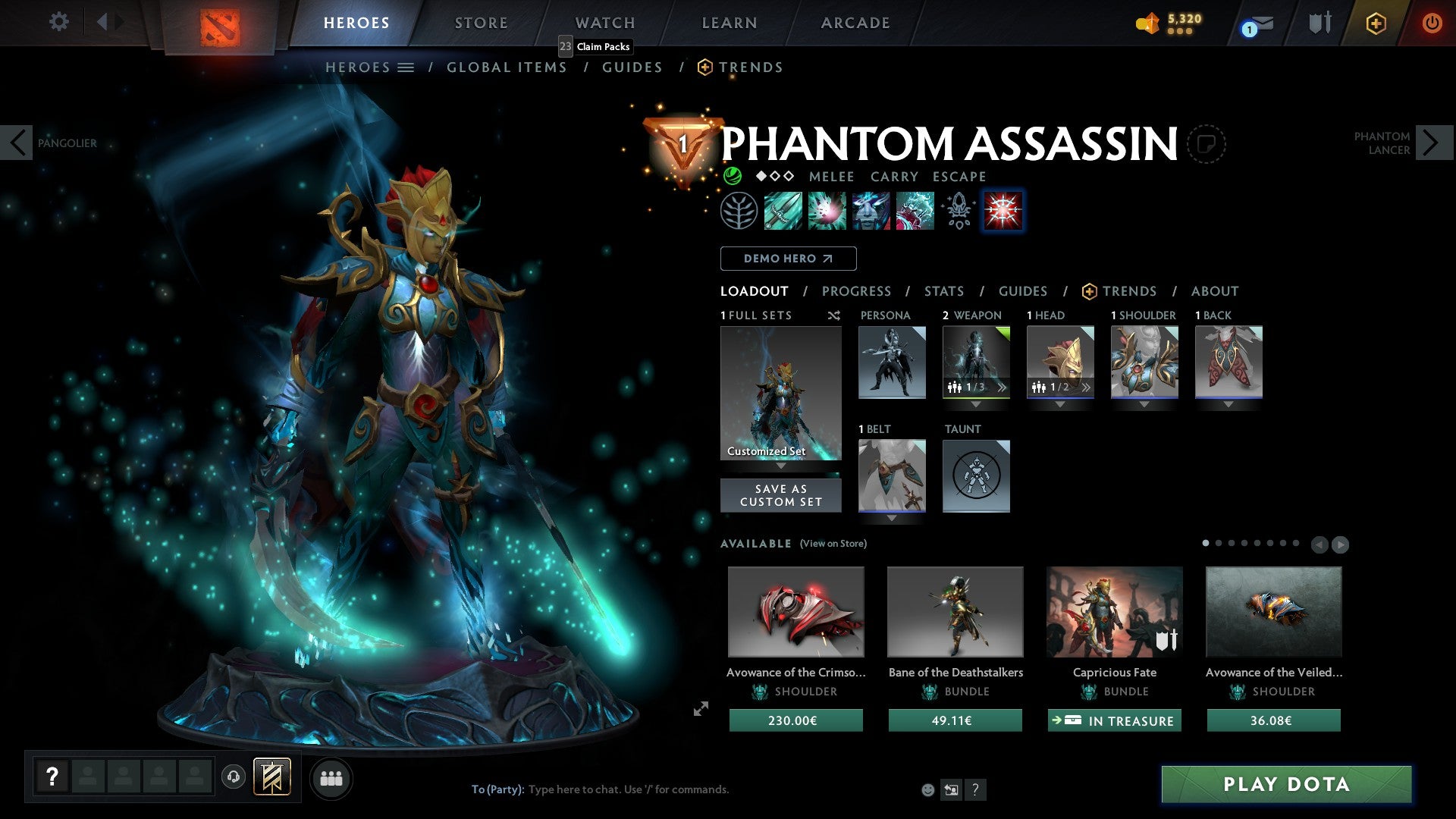Click the power button to exit
This screenshot has width=1456, height=819.
point(1432,23)
